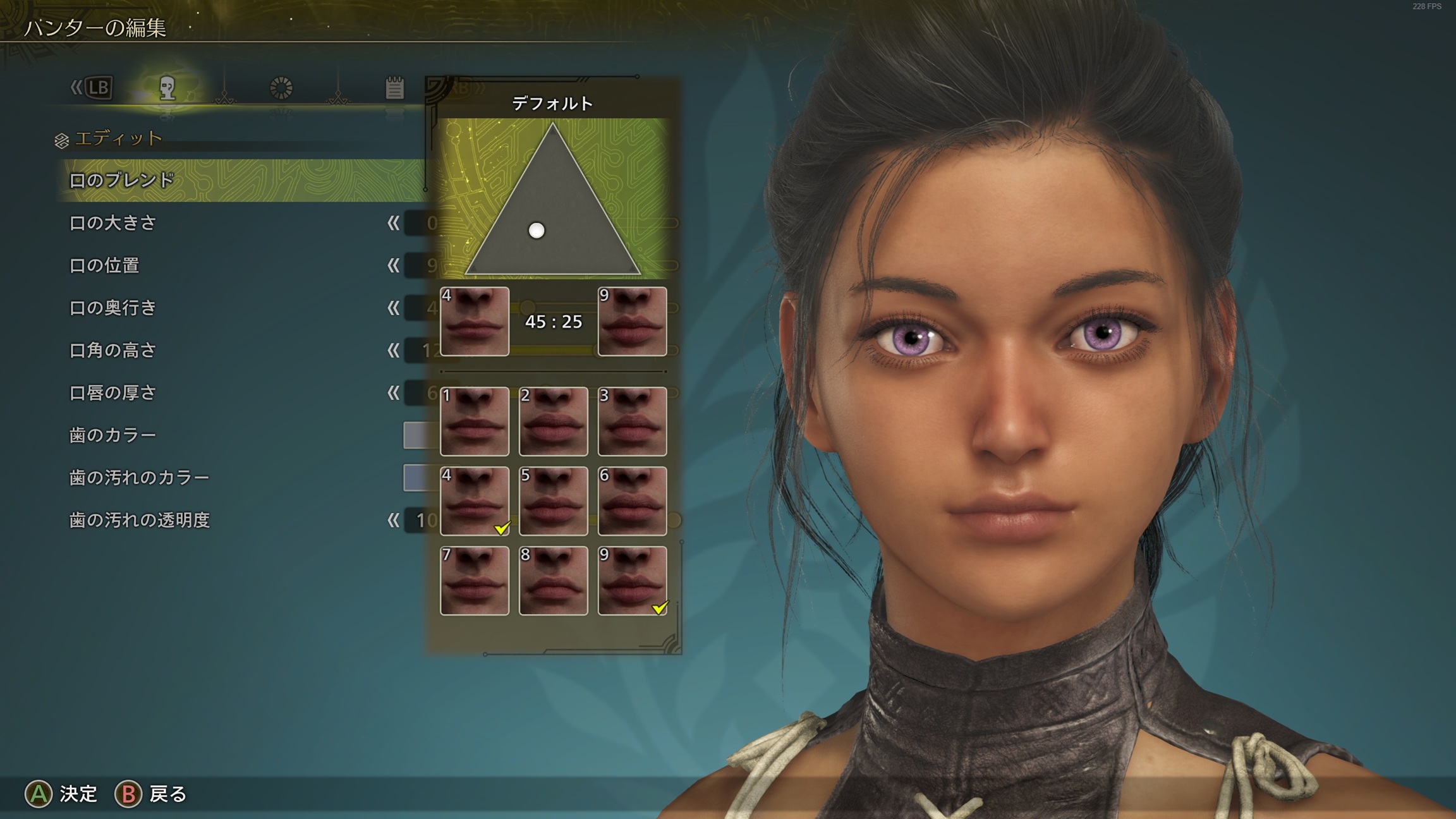Open the clipboard icon tab
This screenshot has height=819, width=1456.
click(394, 88)
